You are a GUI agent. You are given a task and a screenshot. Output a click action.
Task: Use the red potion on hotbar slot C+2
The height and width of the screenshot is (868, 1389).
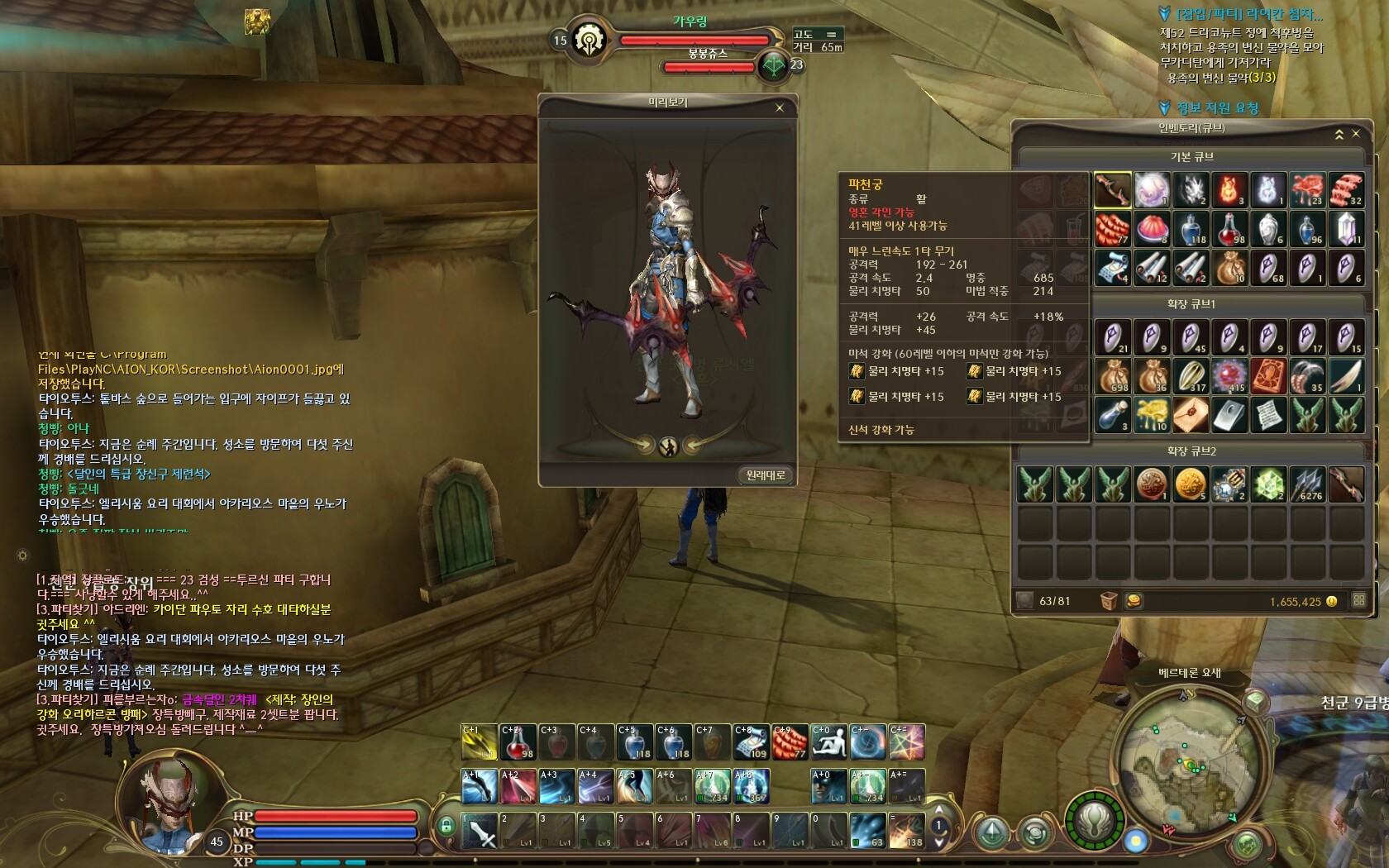518,742
